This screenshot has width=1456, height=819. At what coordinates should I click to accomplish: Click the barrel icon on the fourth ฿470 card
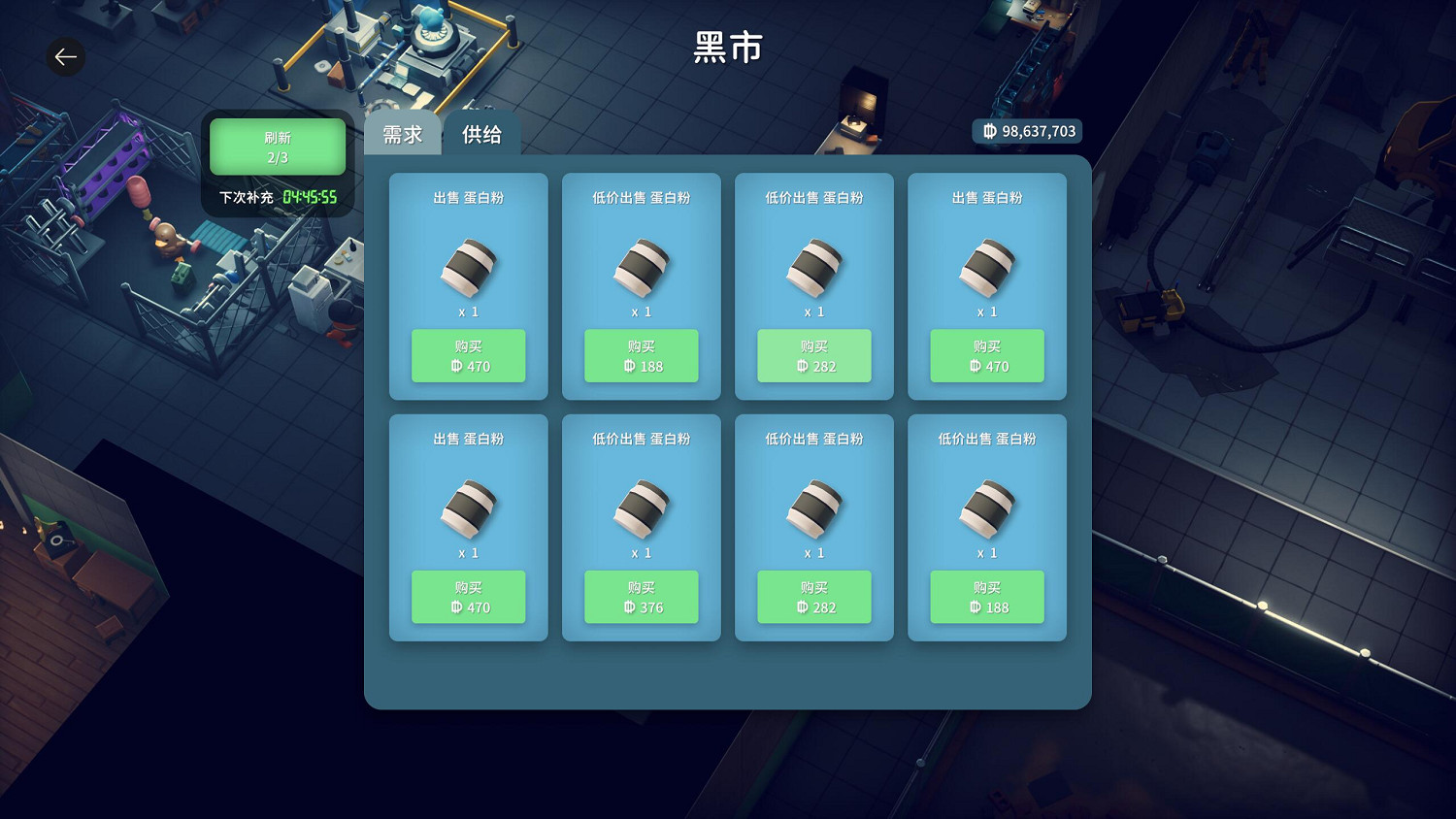[987, 270]
